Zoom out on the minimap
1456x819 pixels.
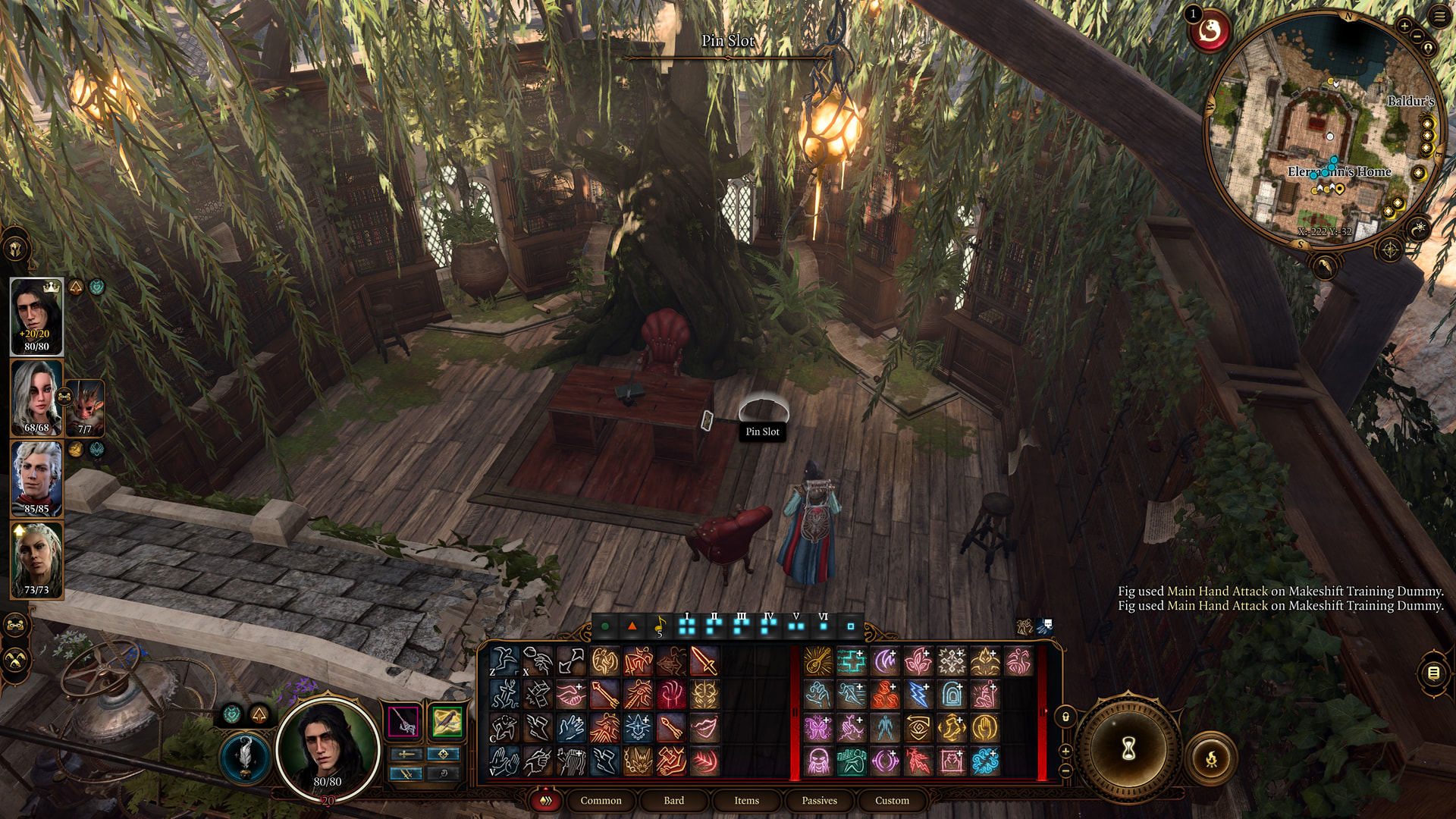pos(1417,37)
